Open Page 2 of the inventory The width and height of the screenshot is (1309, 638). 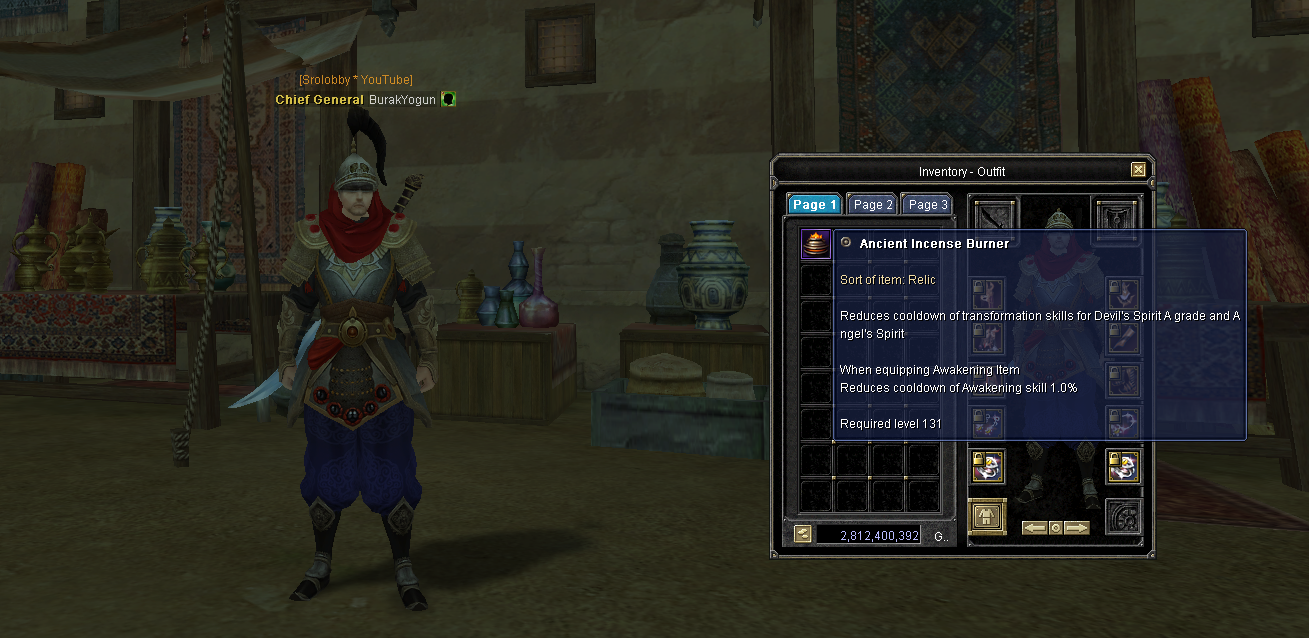click(872, 205)
